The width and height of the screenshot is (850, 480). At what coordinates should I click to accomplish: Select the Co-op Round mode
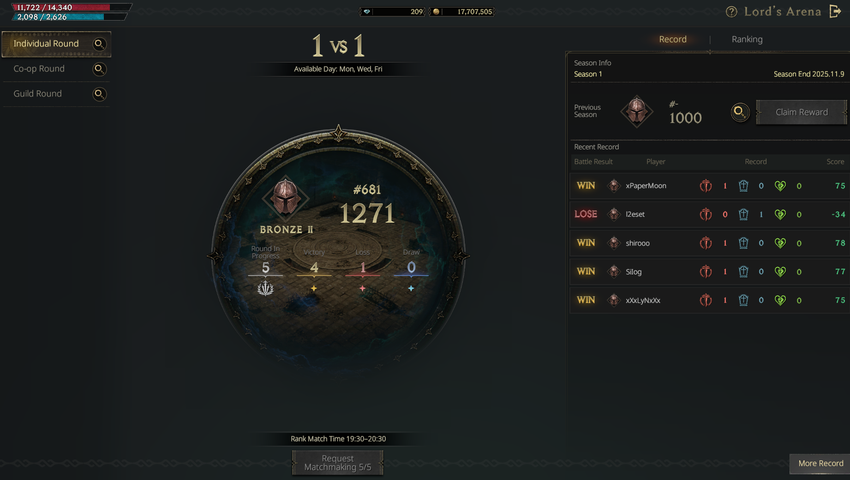(x=39, y=69)
